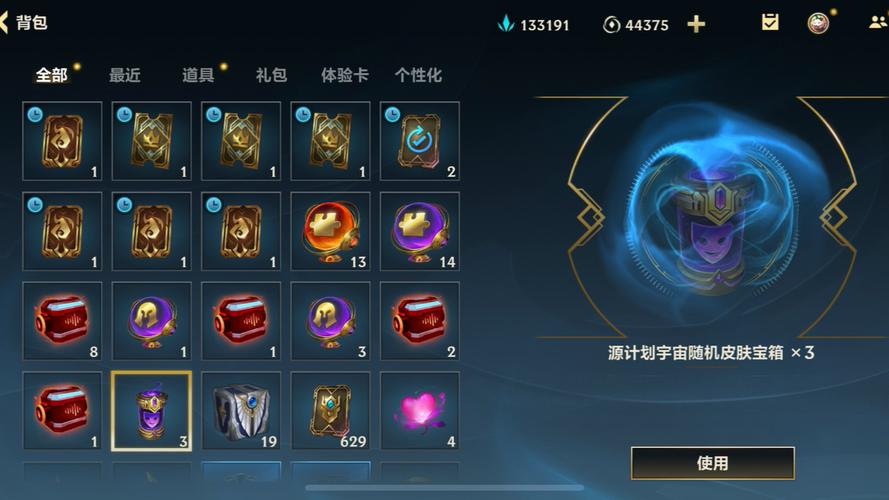Select the silver chest with 19
Viewport: 889px width, 500px height.
click(241, 411)
